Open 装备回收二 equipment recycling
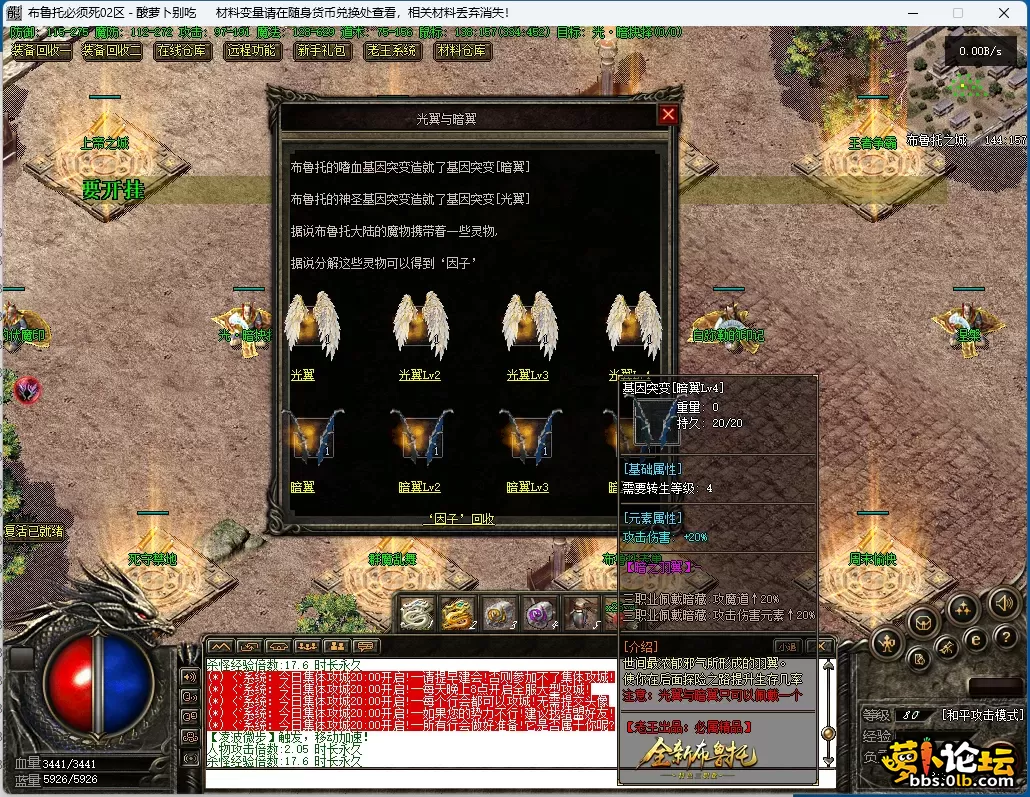 tap(111, 50)
